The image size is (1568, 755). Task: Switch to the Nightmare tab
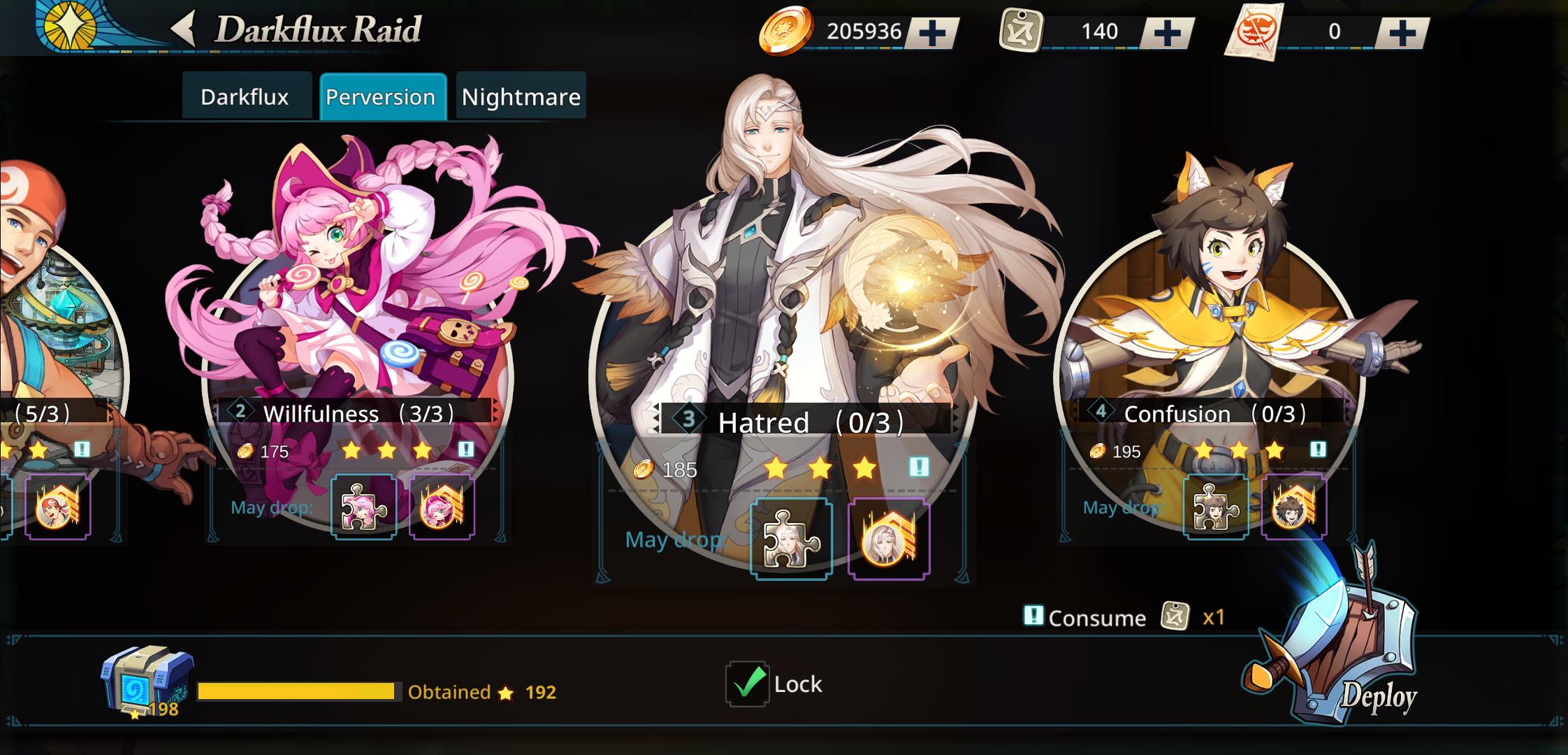pos(521,96)
